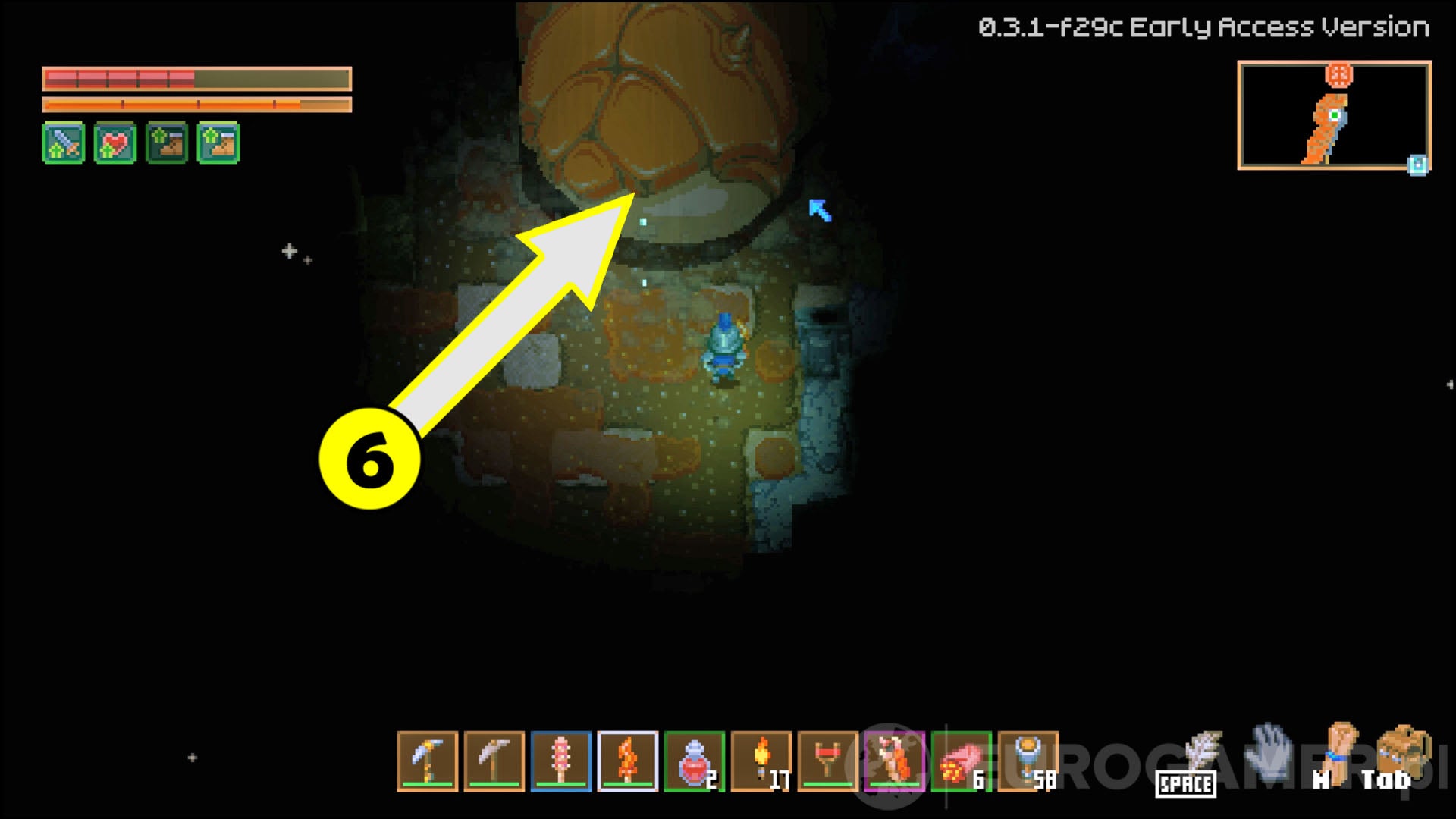
Task: Select the cooked meat stack of 6
Action: coord(963,760)
